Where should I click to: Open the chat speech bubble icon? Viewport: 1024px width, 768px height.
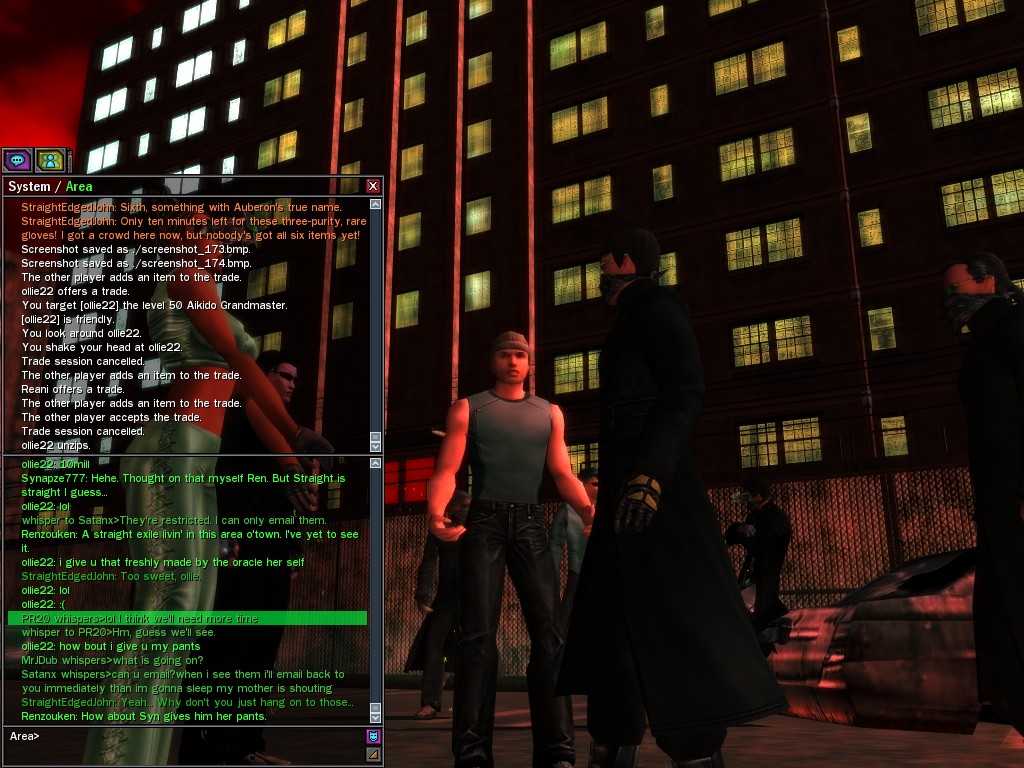point(17,160)
